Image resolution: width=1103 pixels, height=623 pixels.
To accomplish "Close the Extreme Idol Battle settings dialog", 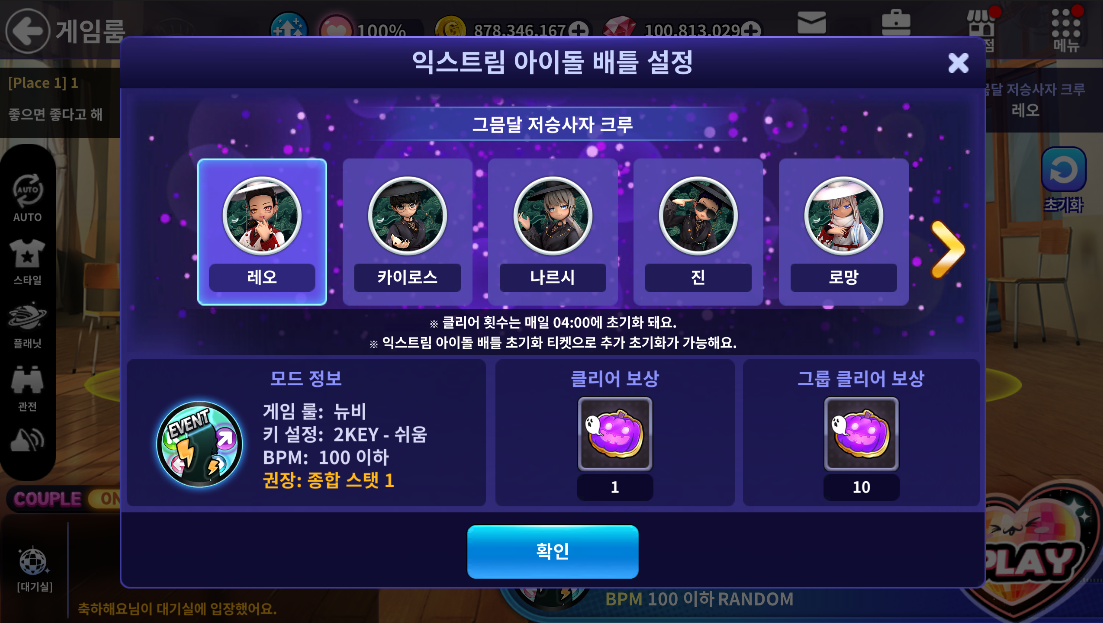I will coord(958,63).
